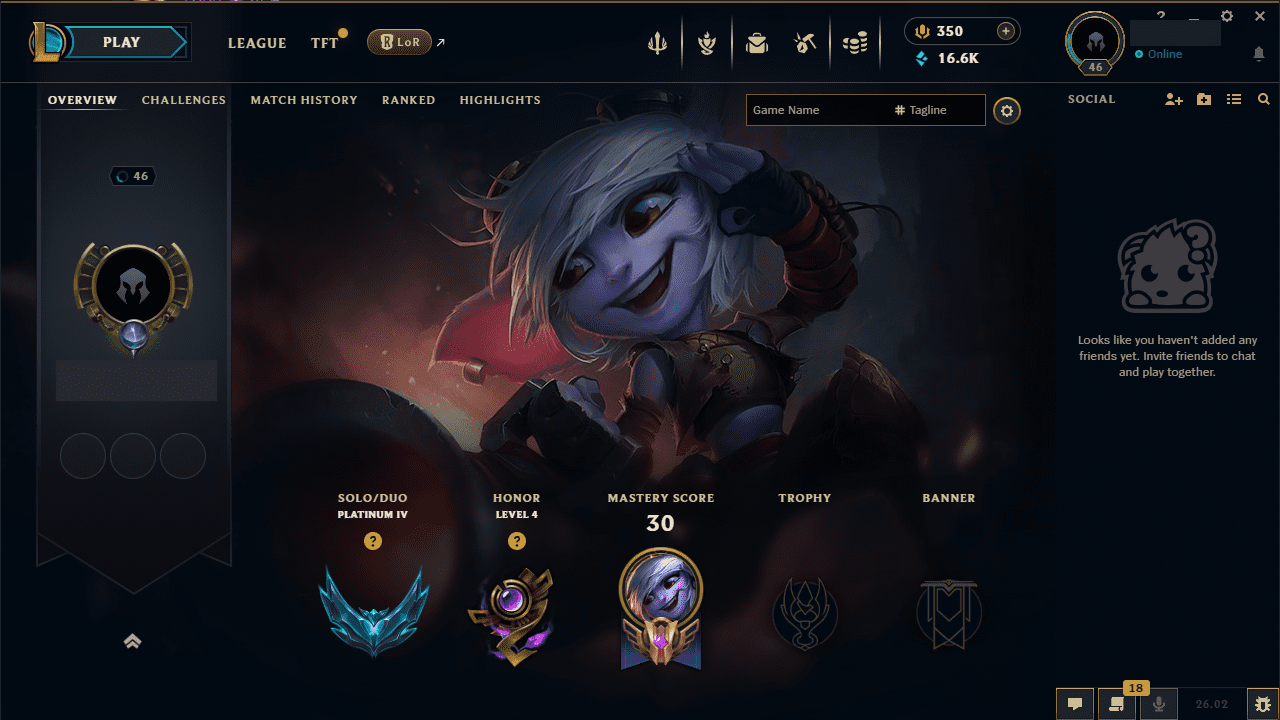
Task: Open the Store coins icon
Action: tap(855, 42)
